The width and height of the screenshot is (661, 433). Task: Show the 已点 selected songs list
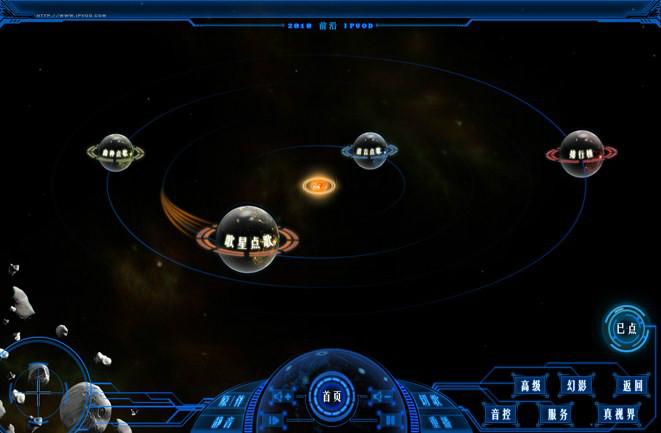[x=627, y=327]
